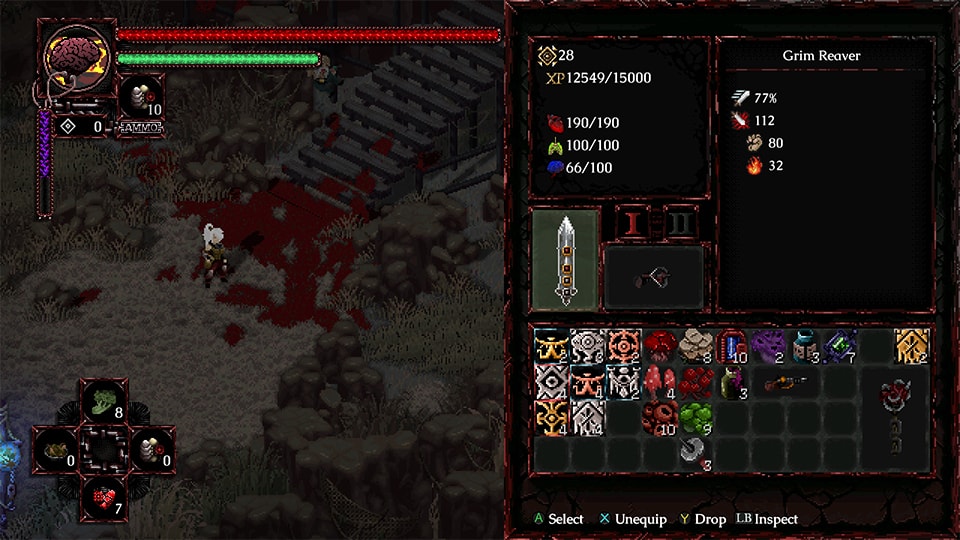
Task: Pick the pink twin mushrooms stack
Action: point(660,381)
